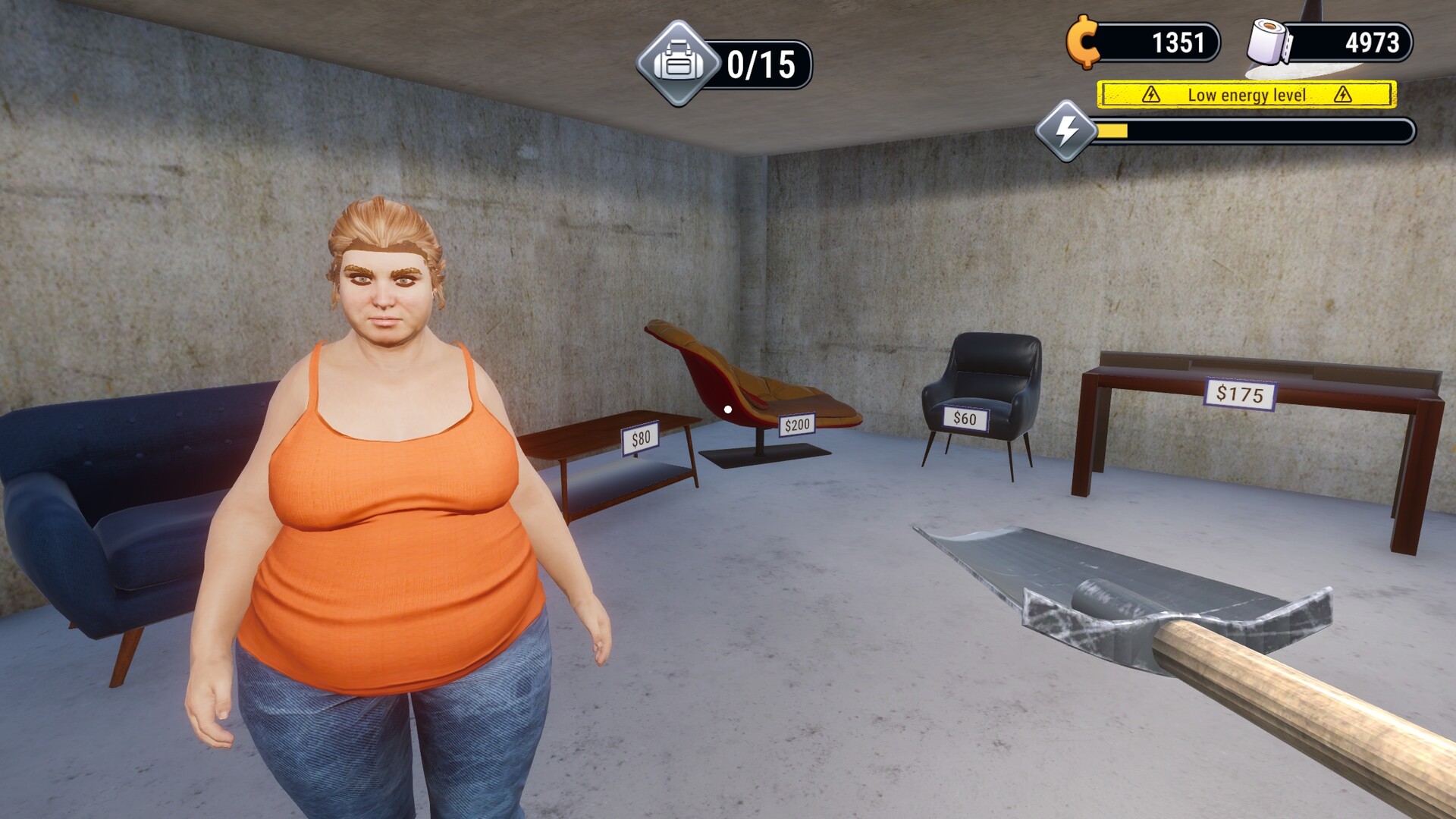1456x819 pixels.
Task: Click the Low energy level warning banner
Action: (1247, 95)
